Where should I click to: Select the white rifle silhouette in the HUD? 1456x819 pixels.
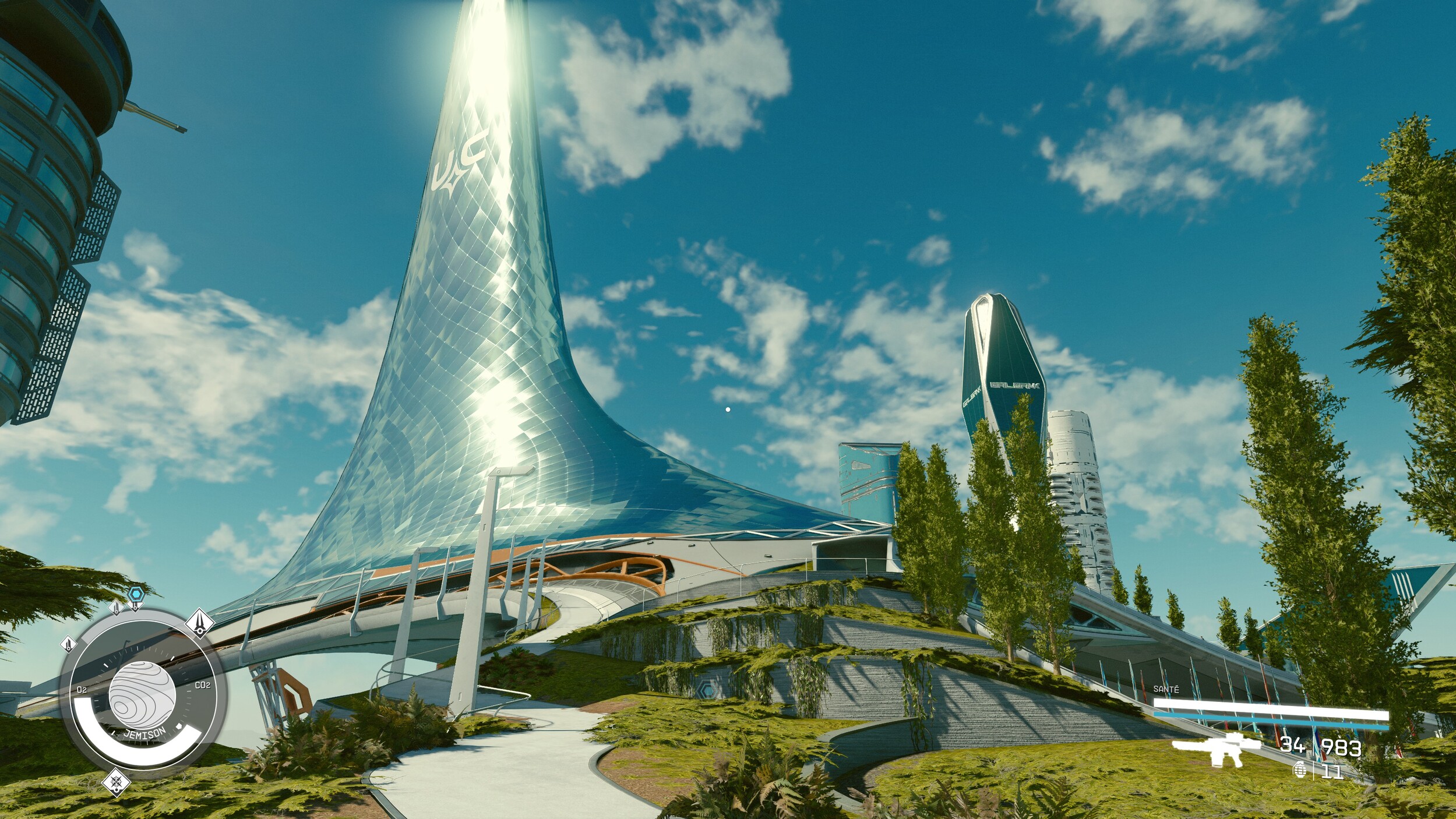[x=1219, y=750]
